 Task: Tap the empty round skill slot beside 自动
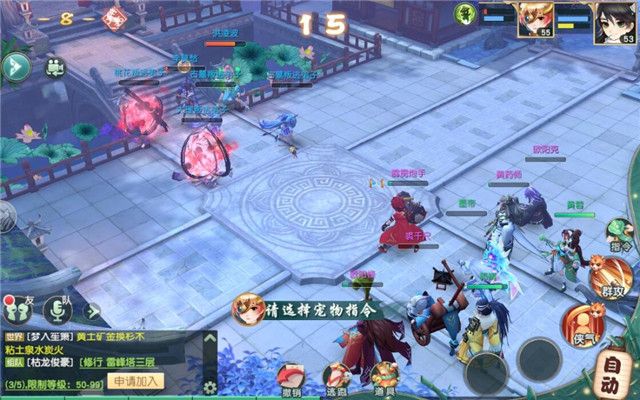(539, 356)
